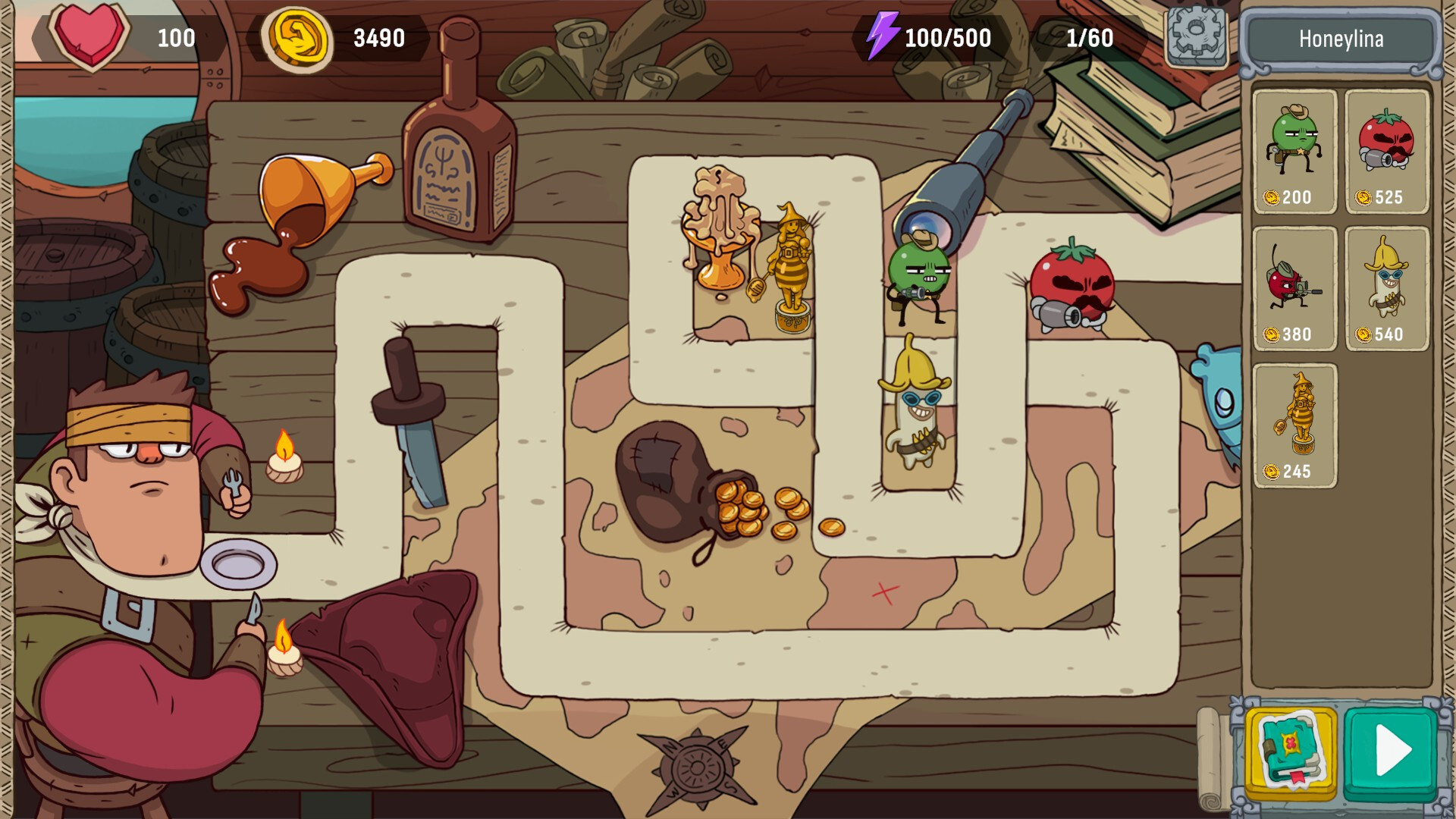
Task: Select the green pea sheriff unit costing 200
Action: 1294,148
